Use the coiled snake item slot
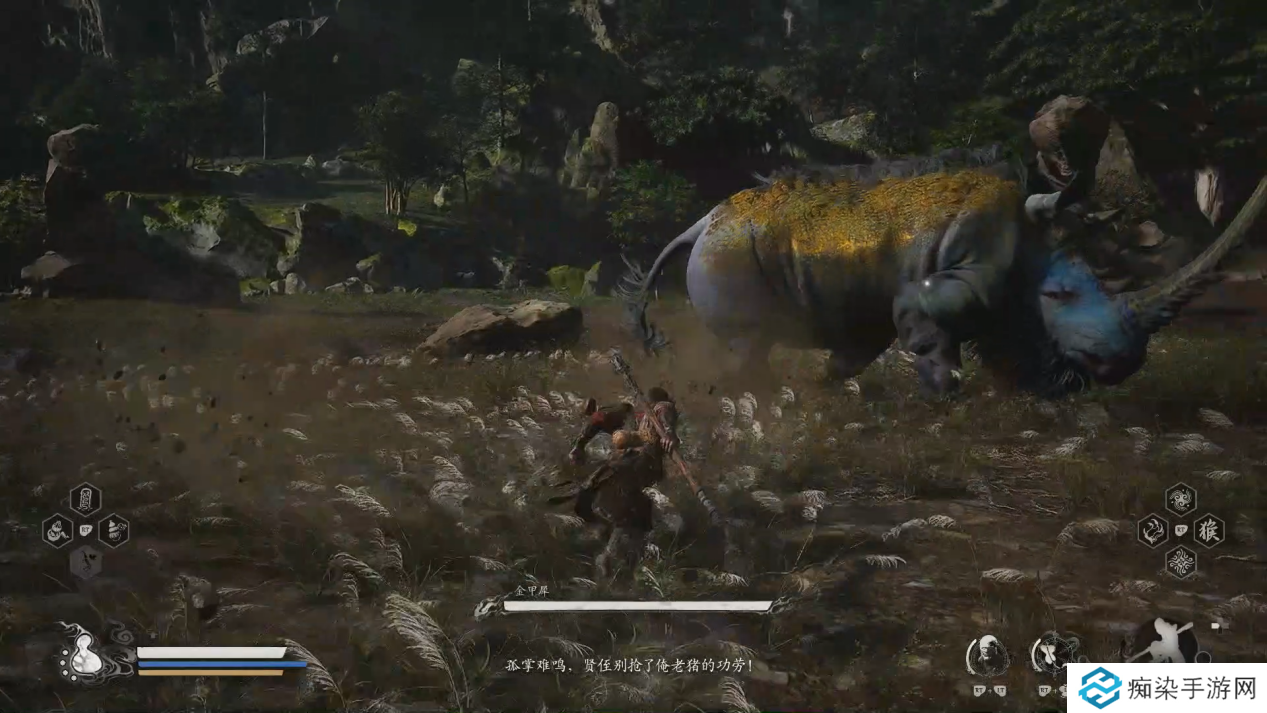Viewport: 1267px width, 713px height. coord(57,530)
